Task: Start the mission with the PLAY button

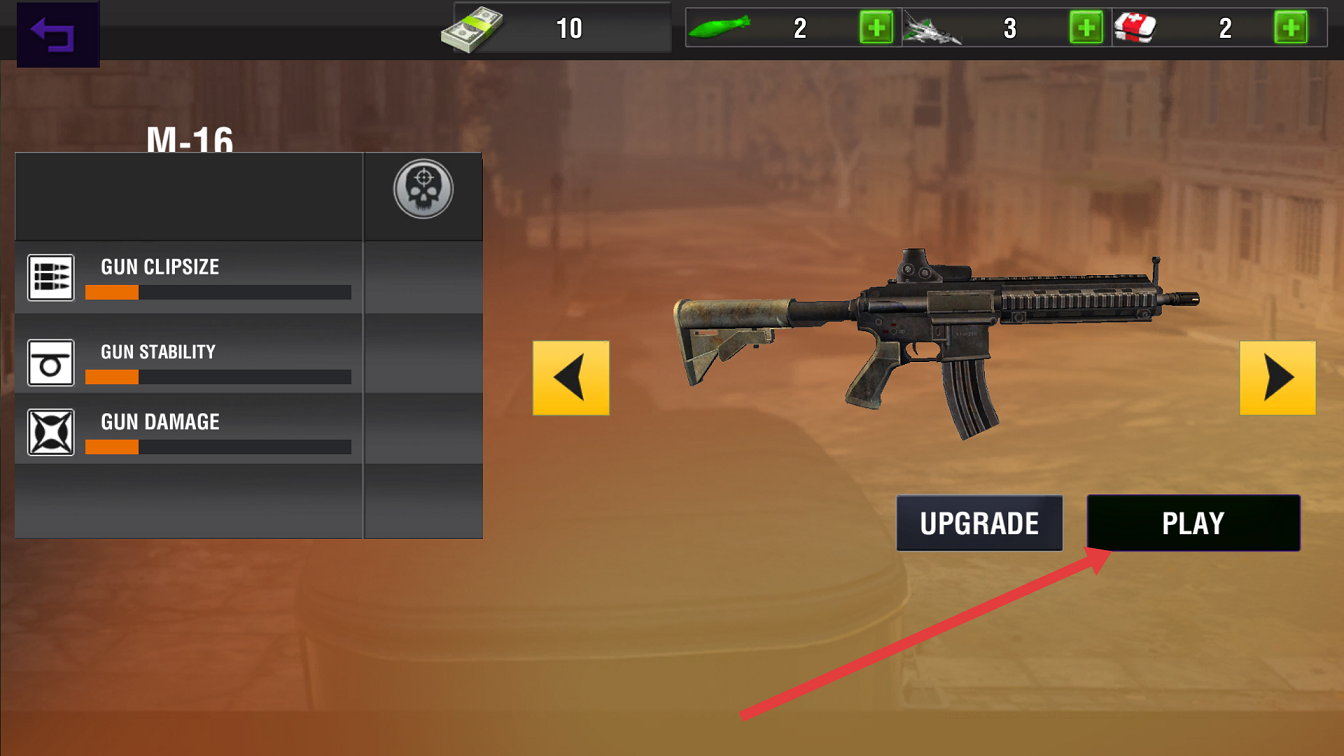Action: [x=1193, y=523]
